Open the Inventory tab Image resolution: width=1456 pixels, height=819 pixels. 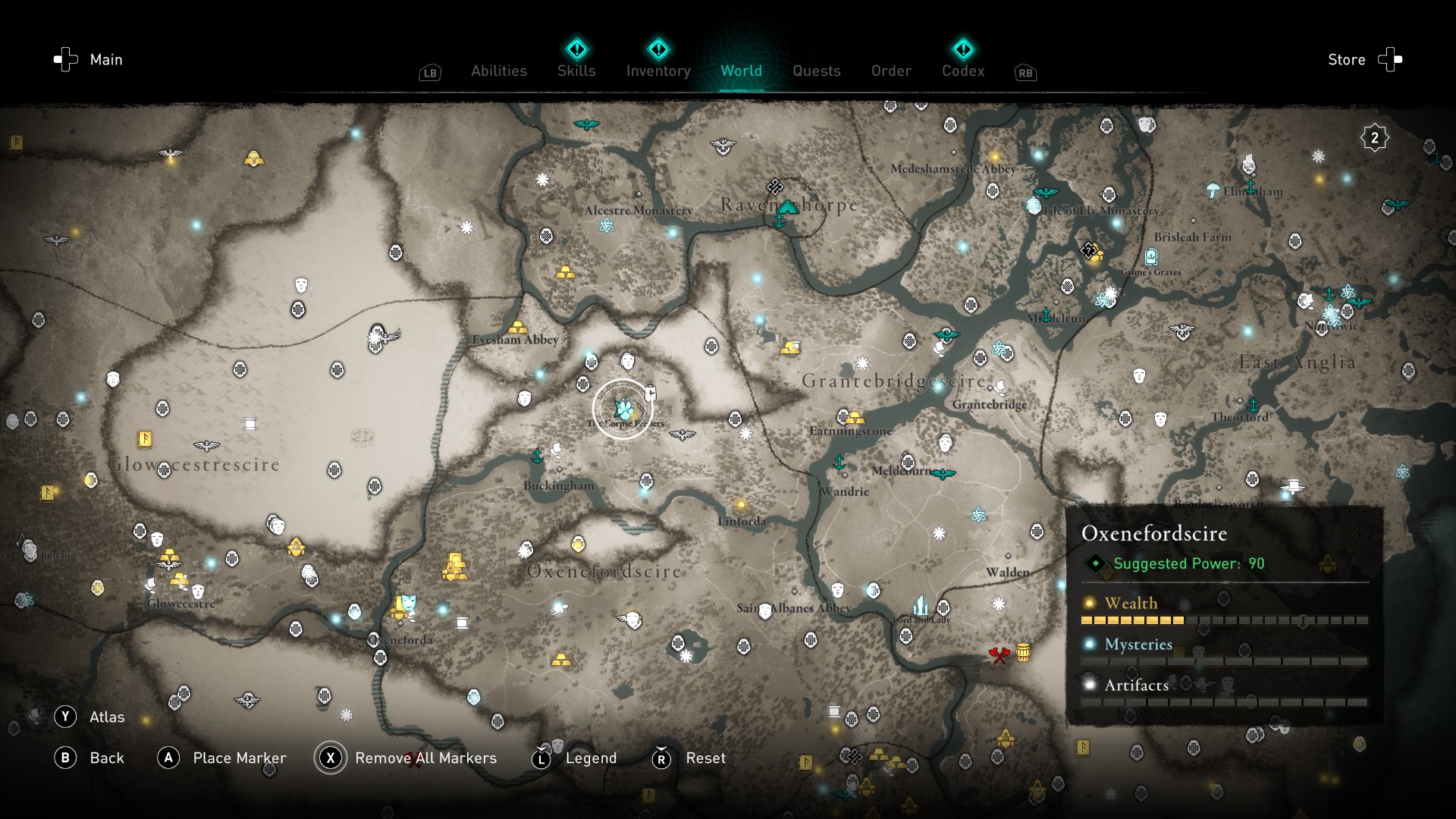click(x=658, y=71)
